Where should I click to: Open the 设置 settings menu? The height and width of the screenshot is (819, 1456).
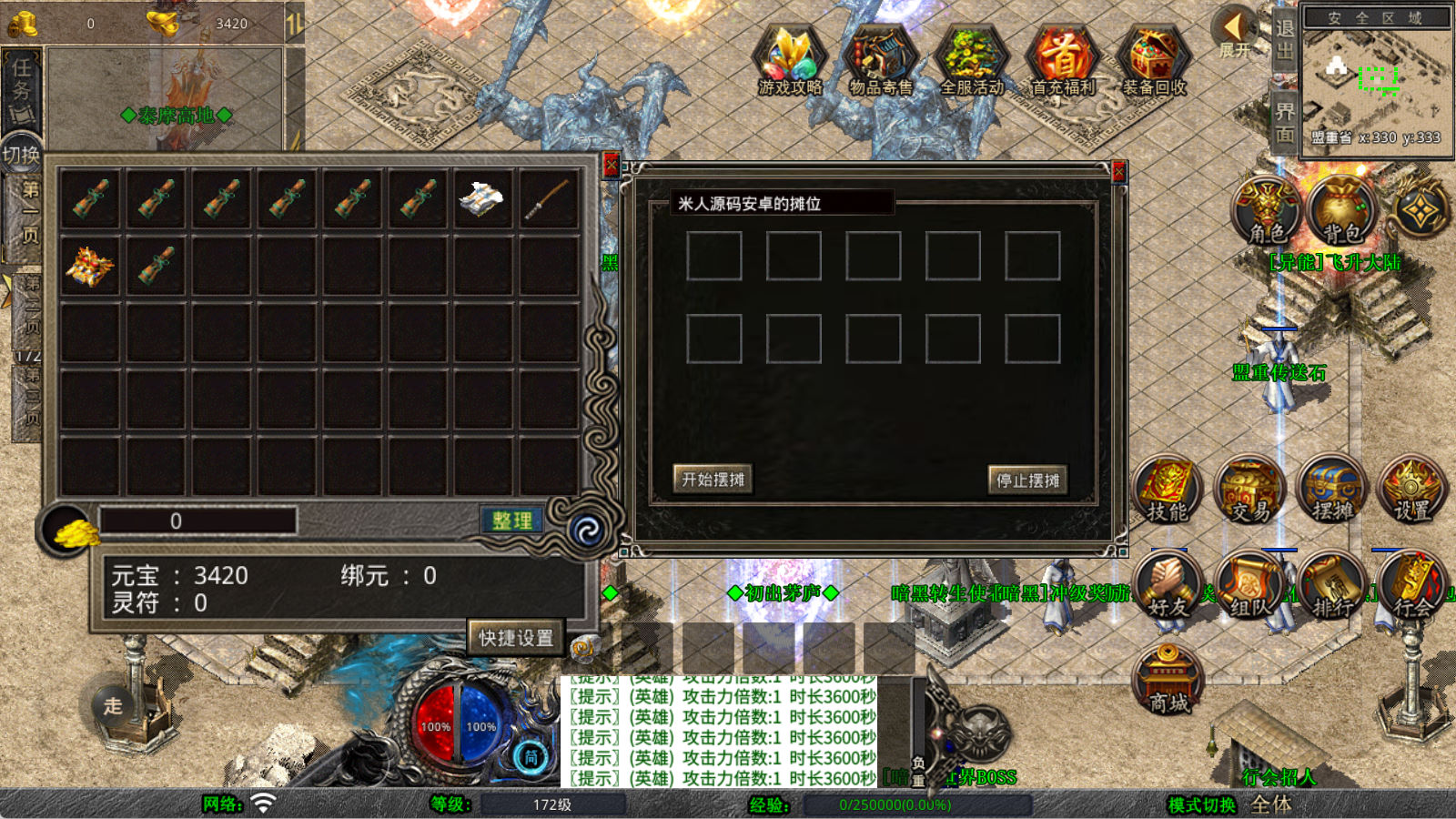tap(1411, 490)
